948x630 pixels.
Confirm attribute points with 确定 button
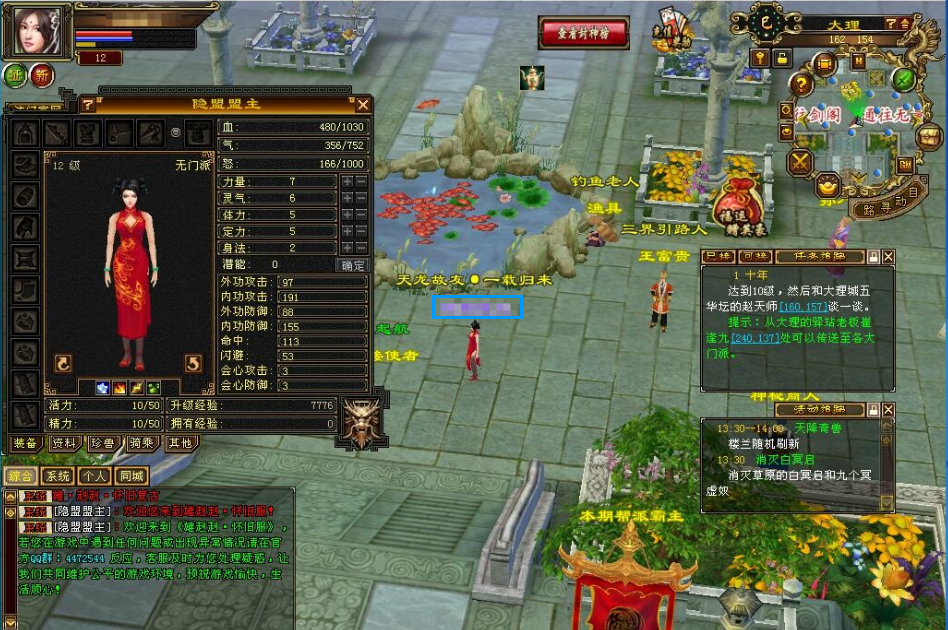[x=353, y=265]
